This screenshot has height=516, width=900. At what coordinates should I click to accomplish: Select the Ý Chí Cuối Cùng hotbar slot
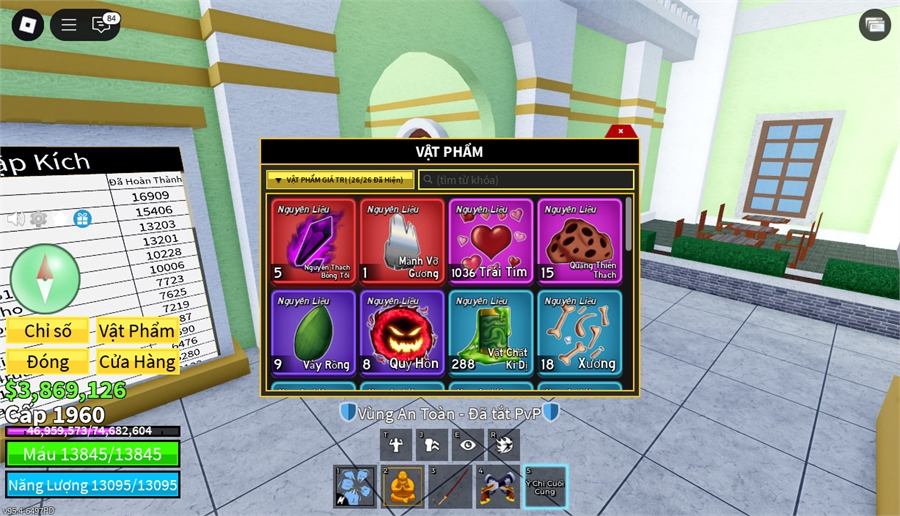545,486
